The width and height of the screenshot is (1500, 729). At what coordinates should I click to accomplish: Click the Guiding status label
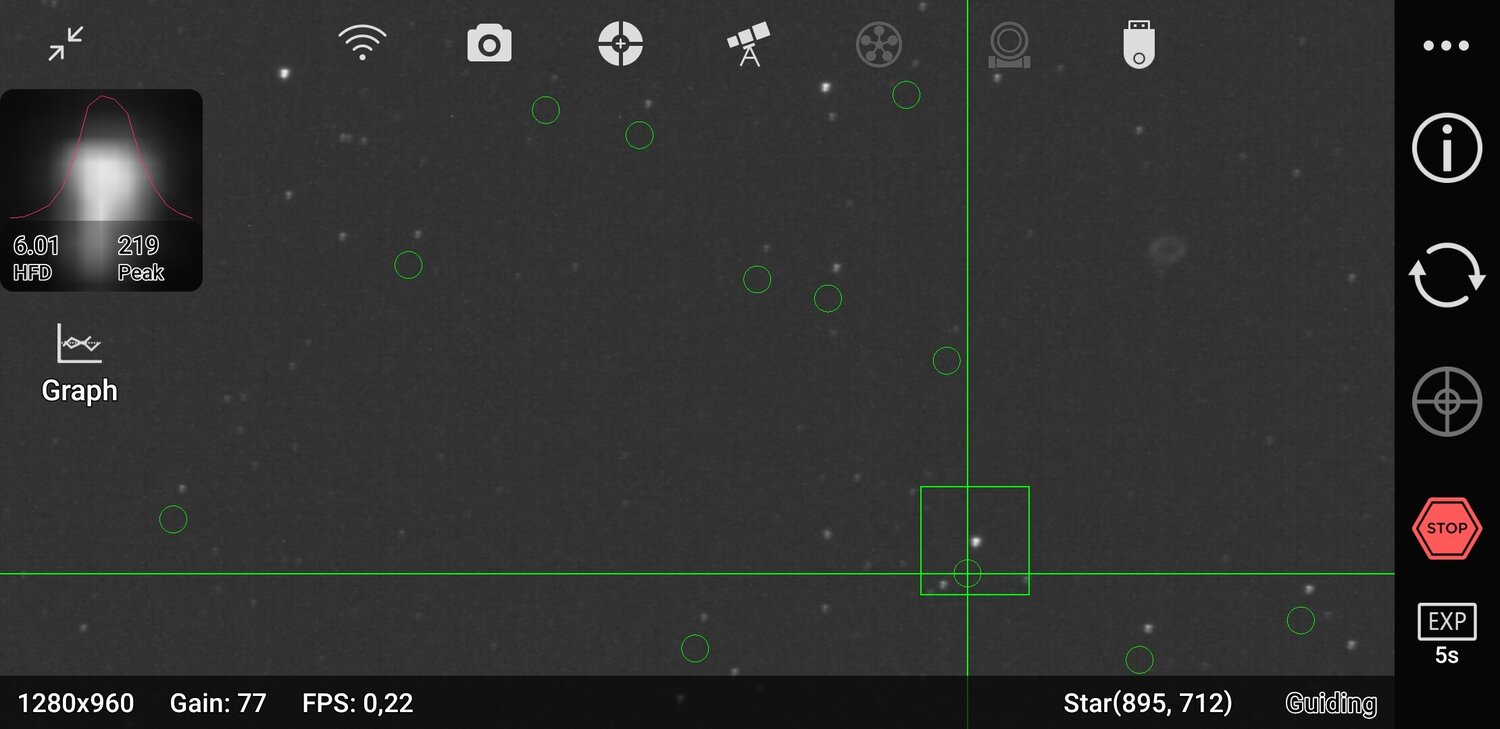(1330, 703)
